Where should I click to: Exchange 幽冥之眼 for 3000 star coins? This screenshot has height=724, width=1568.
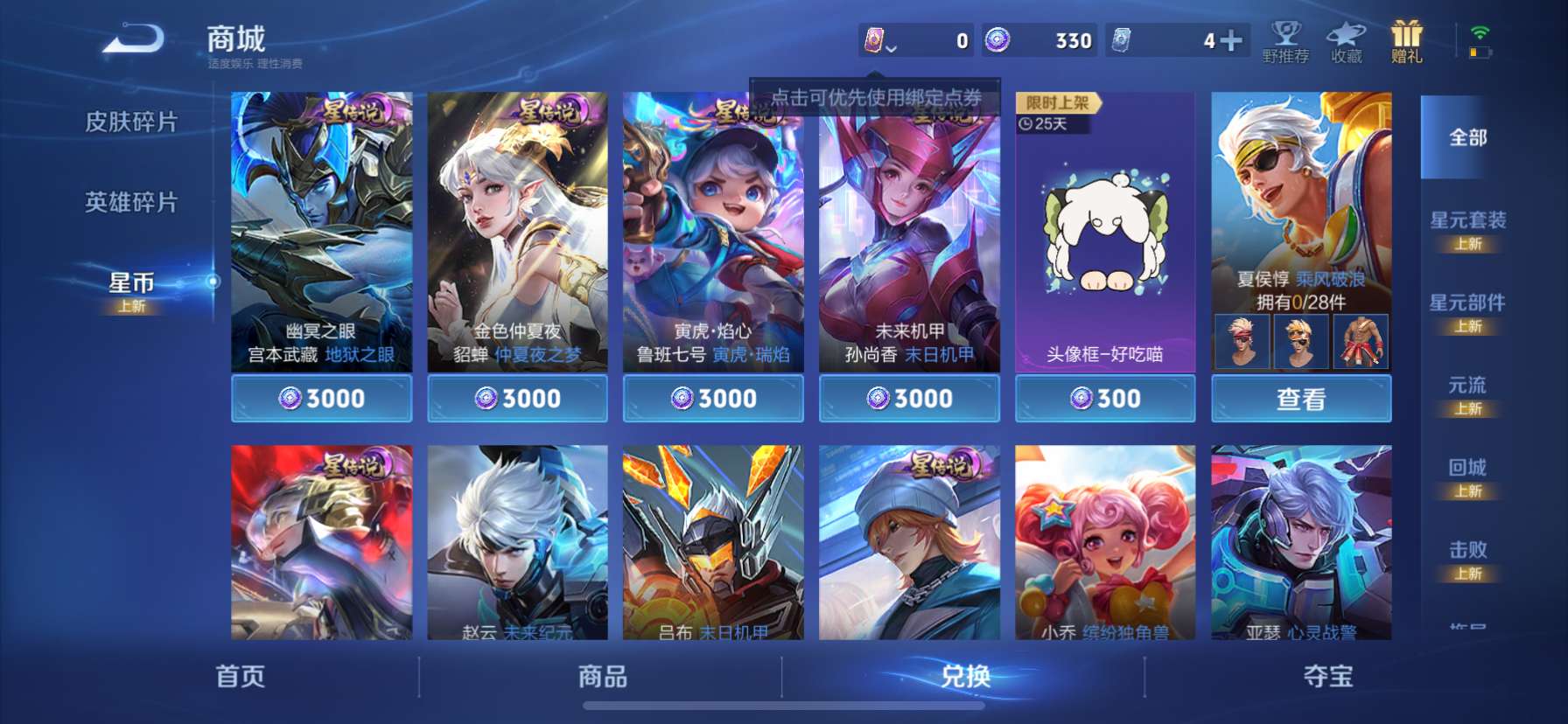click(x=320, y=398)
